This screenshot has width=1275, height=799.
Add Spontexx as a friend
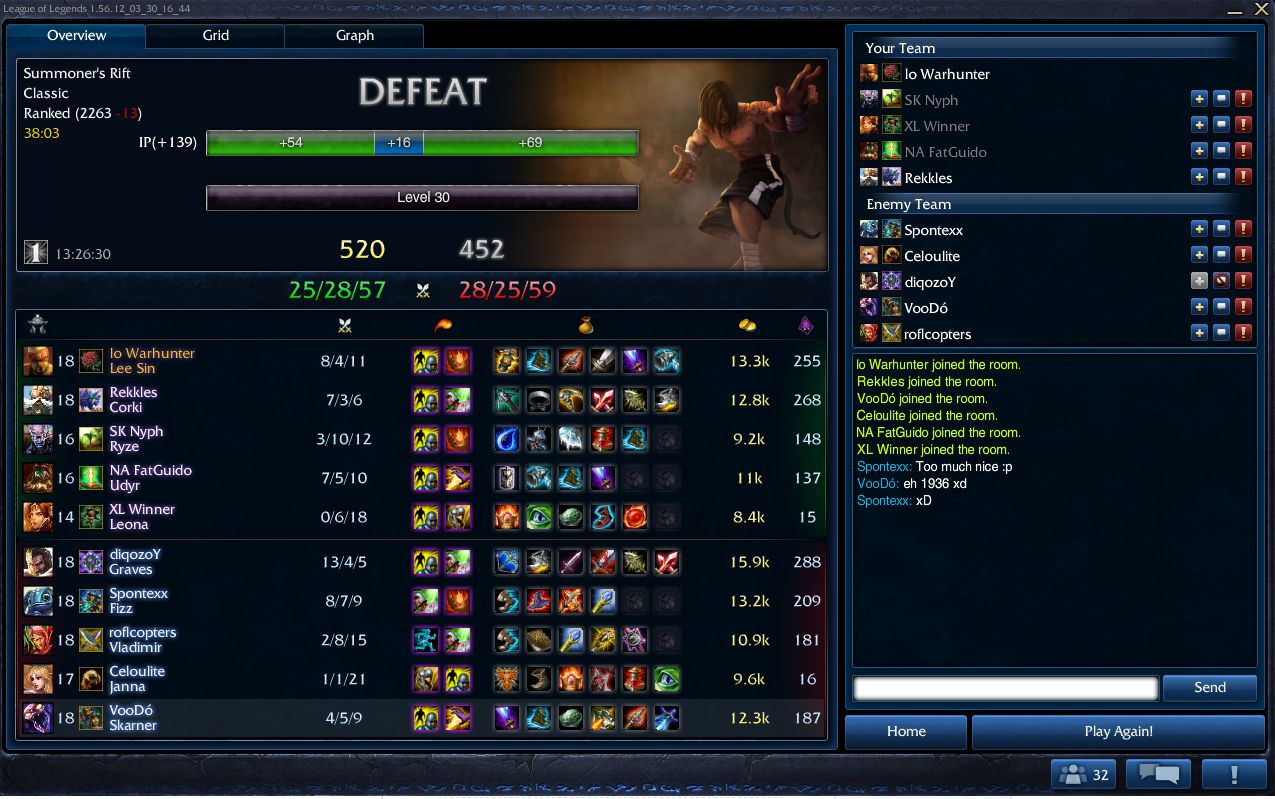pos(1199,229)
